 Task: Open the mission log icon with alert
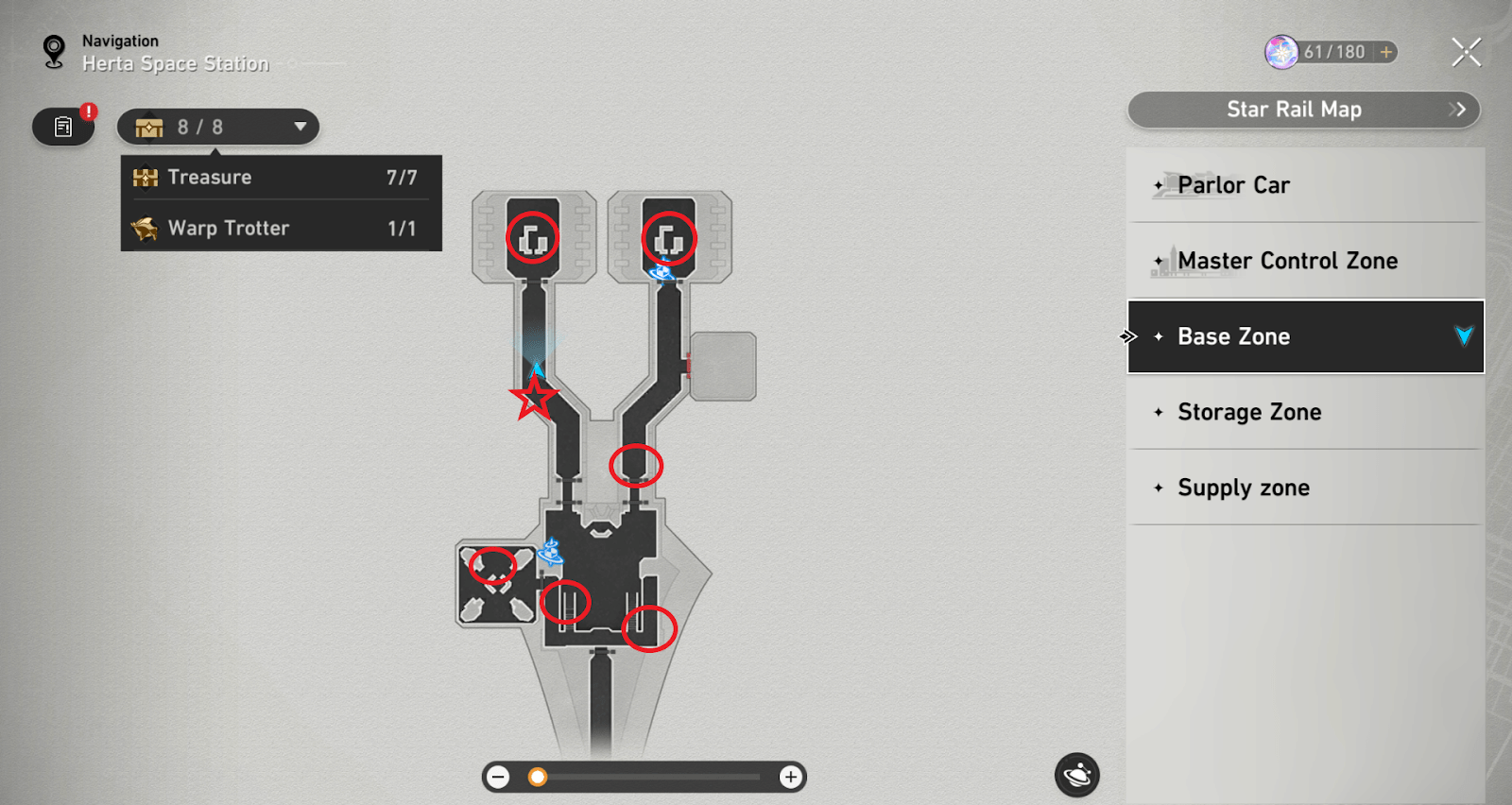(x=63, y=127)
